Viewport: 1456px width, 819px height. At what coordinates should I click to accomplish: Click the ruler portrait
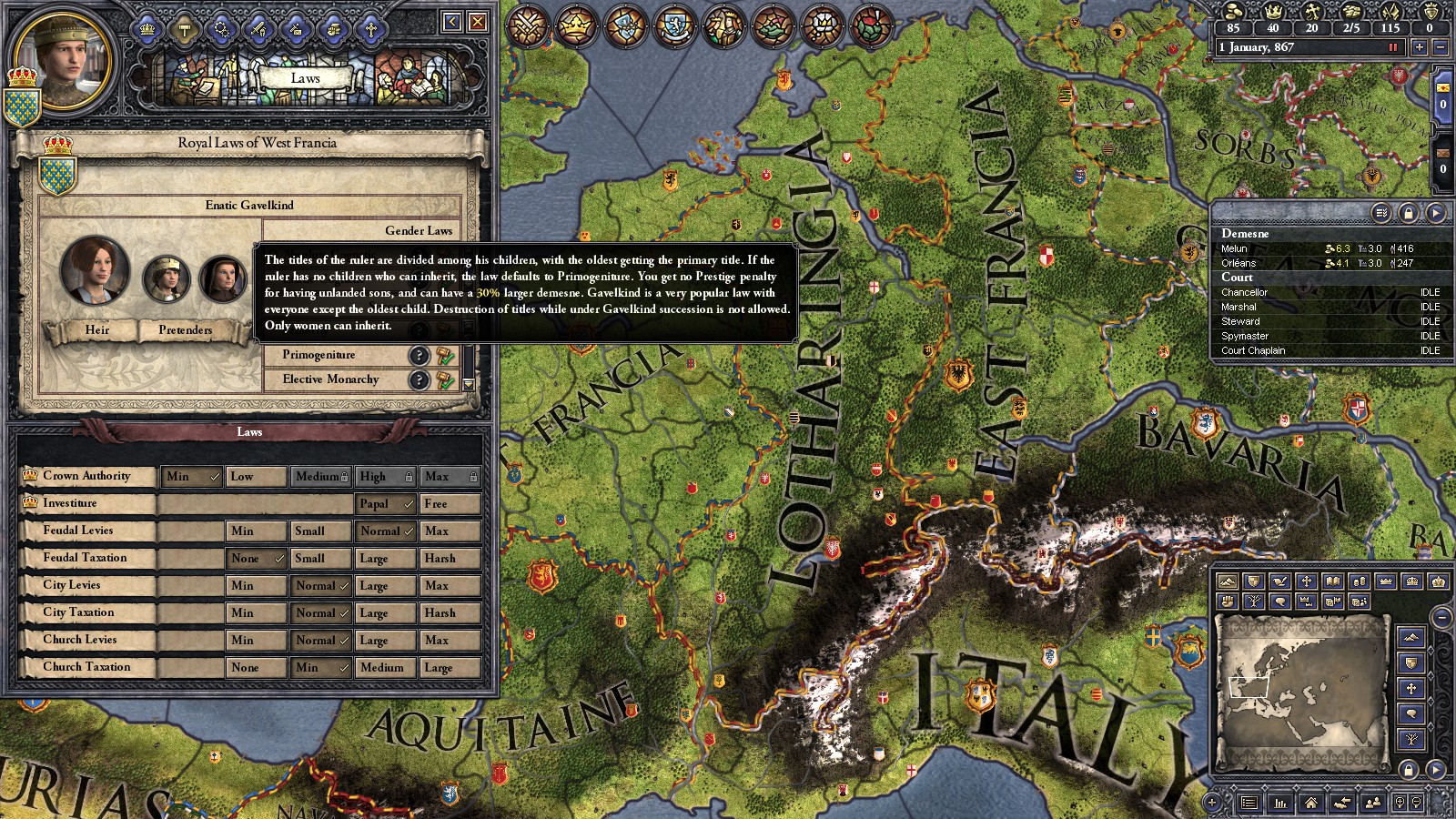pyautogui.click(x=62, y=55)
